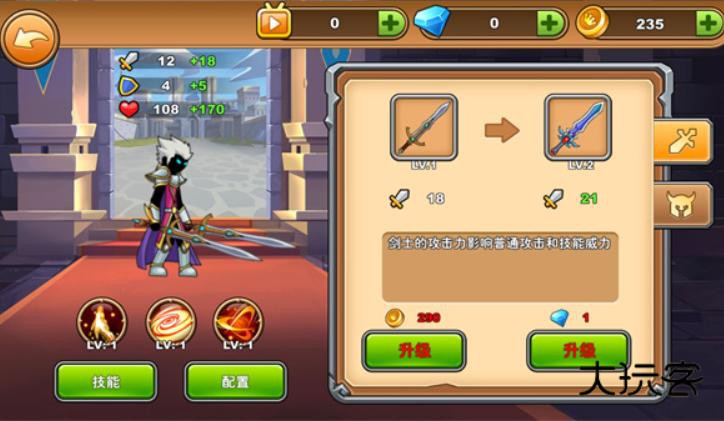The image size is (724, 421).
Task: Go back with the orange arrow button
Action: (30, 38)
